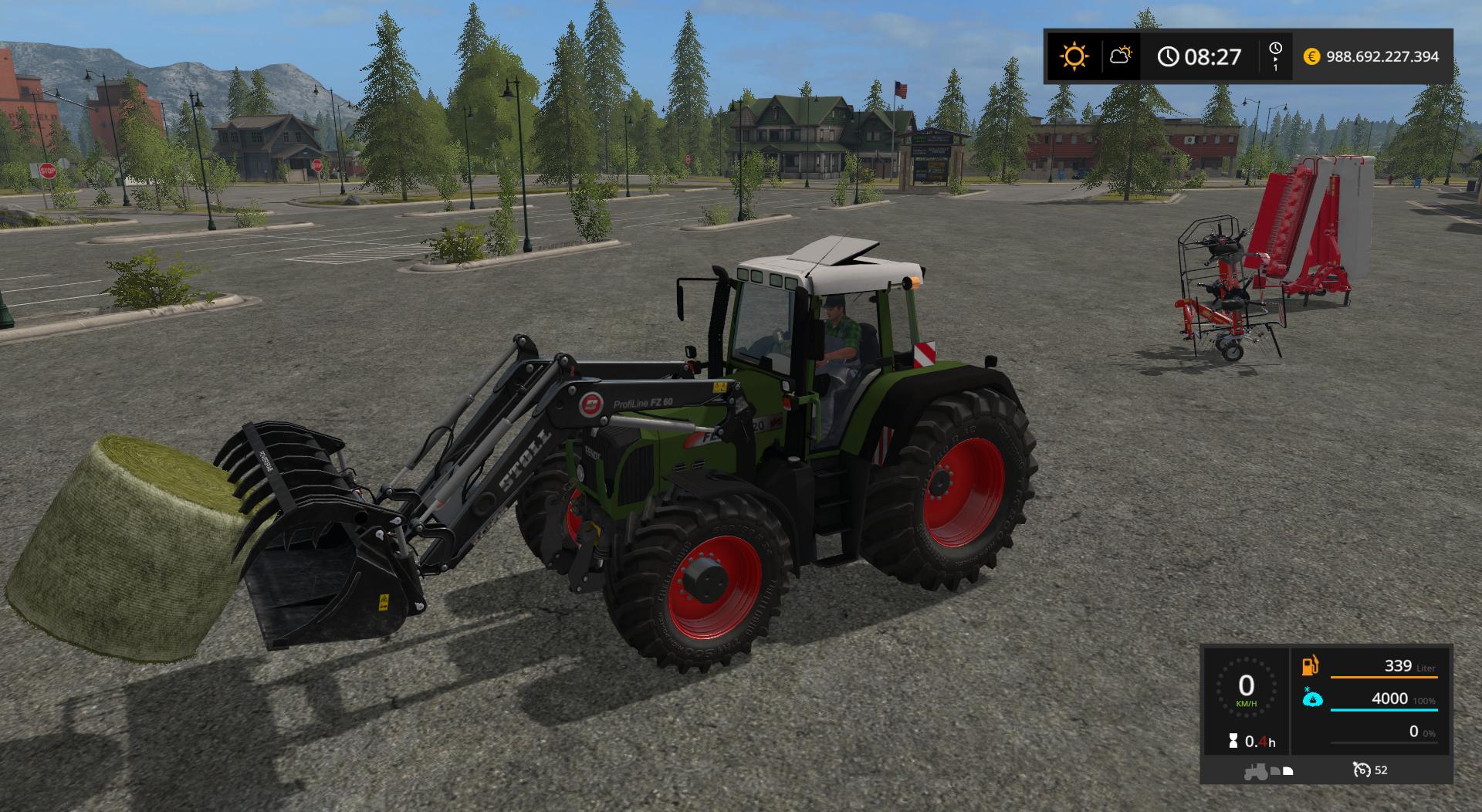Image resolution: width=1482 pixels, height=812 pixels.
Task: Select the partly cloudy forecast icon
Action: (1120, 56)
